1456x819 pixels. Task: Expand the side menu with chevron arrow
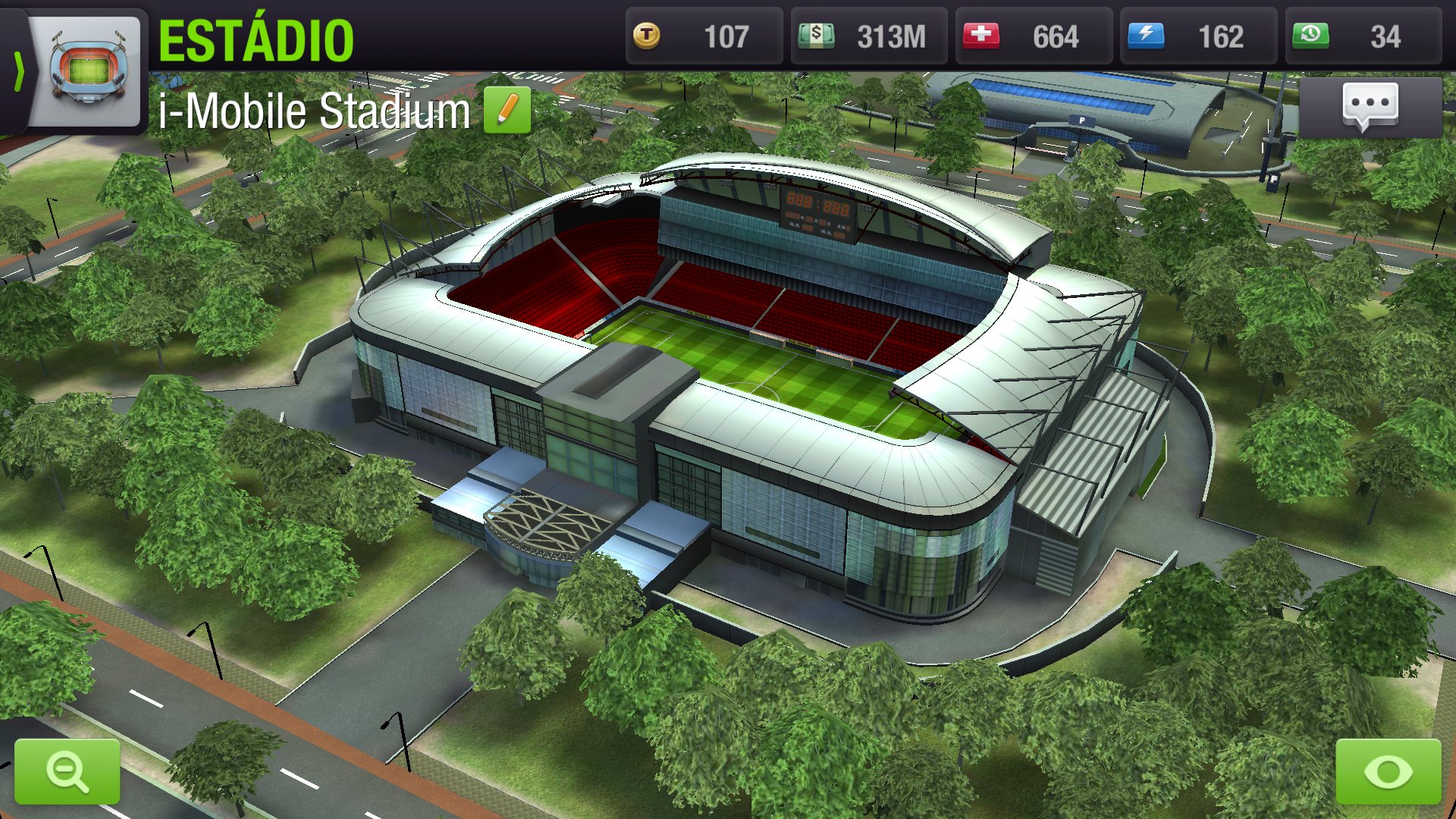[x=20, y=72]
